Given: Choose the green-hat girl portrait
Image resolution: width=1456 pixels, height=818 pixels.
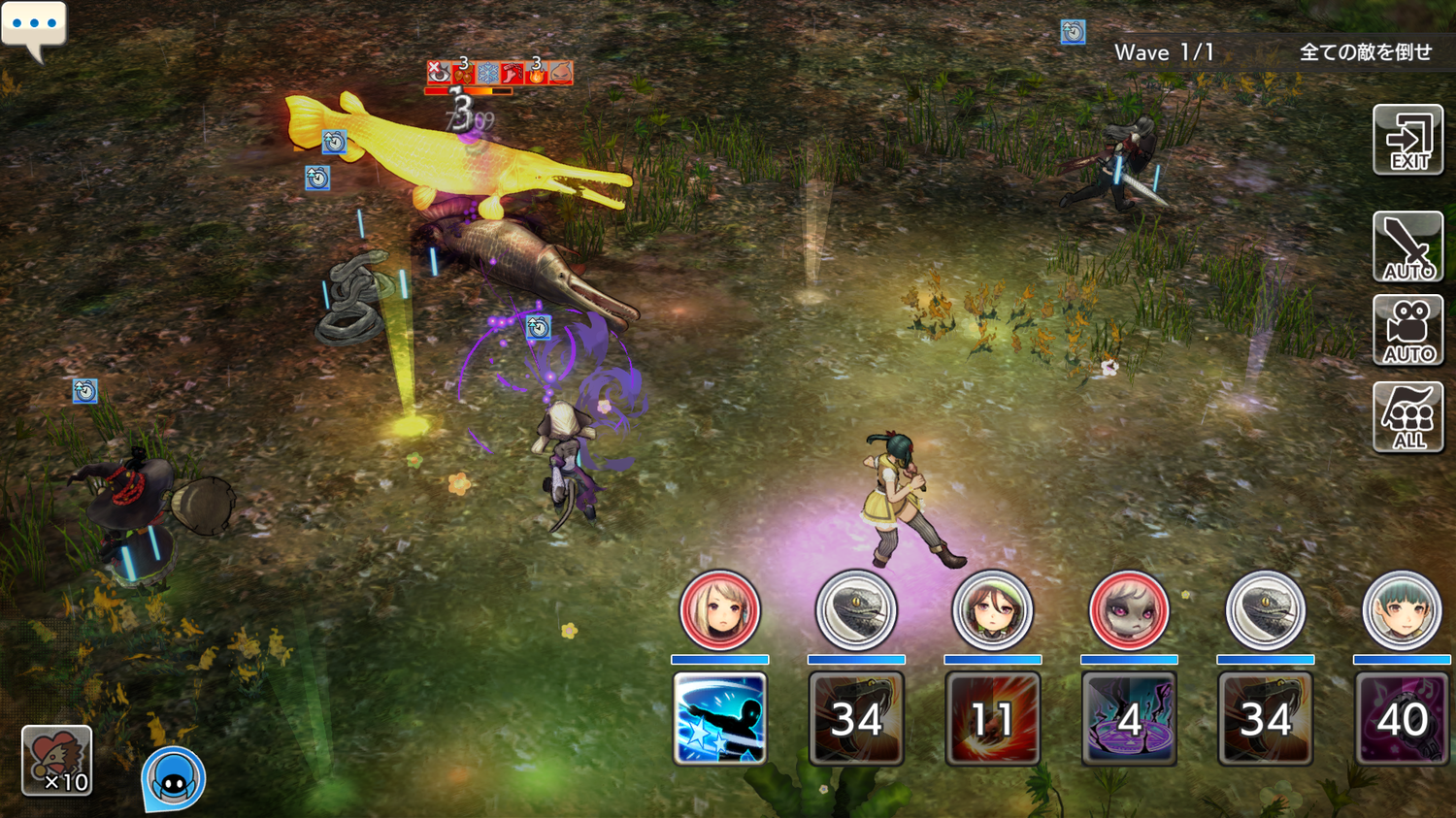Looking at the screenshot, I should click(992, 610).
